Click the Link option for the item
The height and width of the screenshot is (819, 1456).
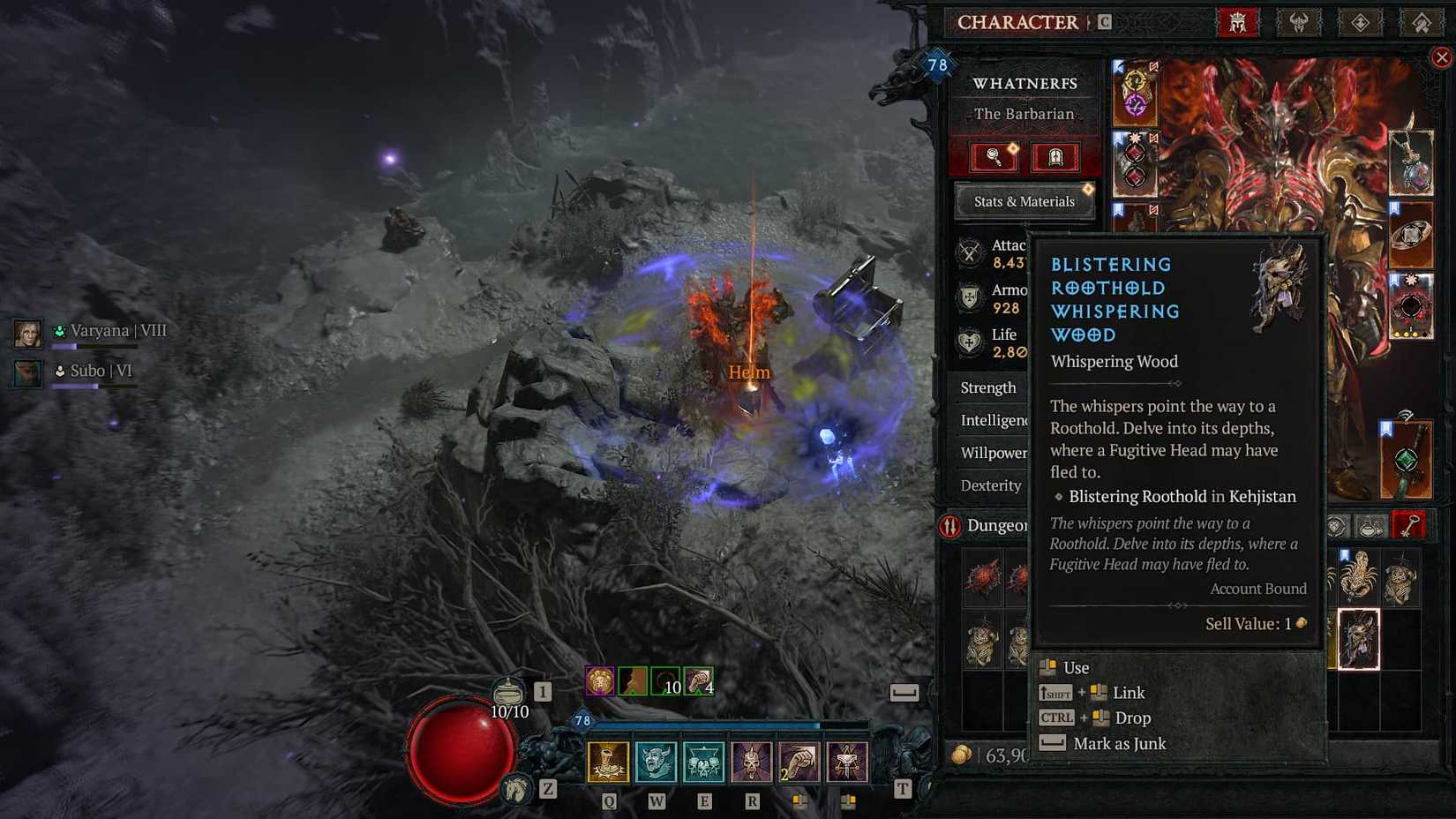1127,693
